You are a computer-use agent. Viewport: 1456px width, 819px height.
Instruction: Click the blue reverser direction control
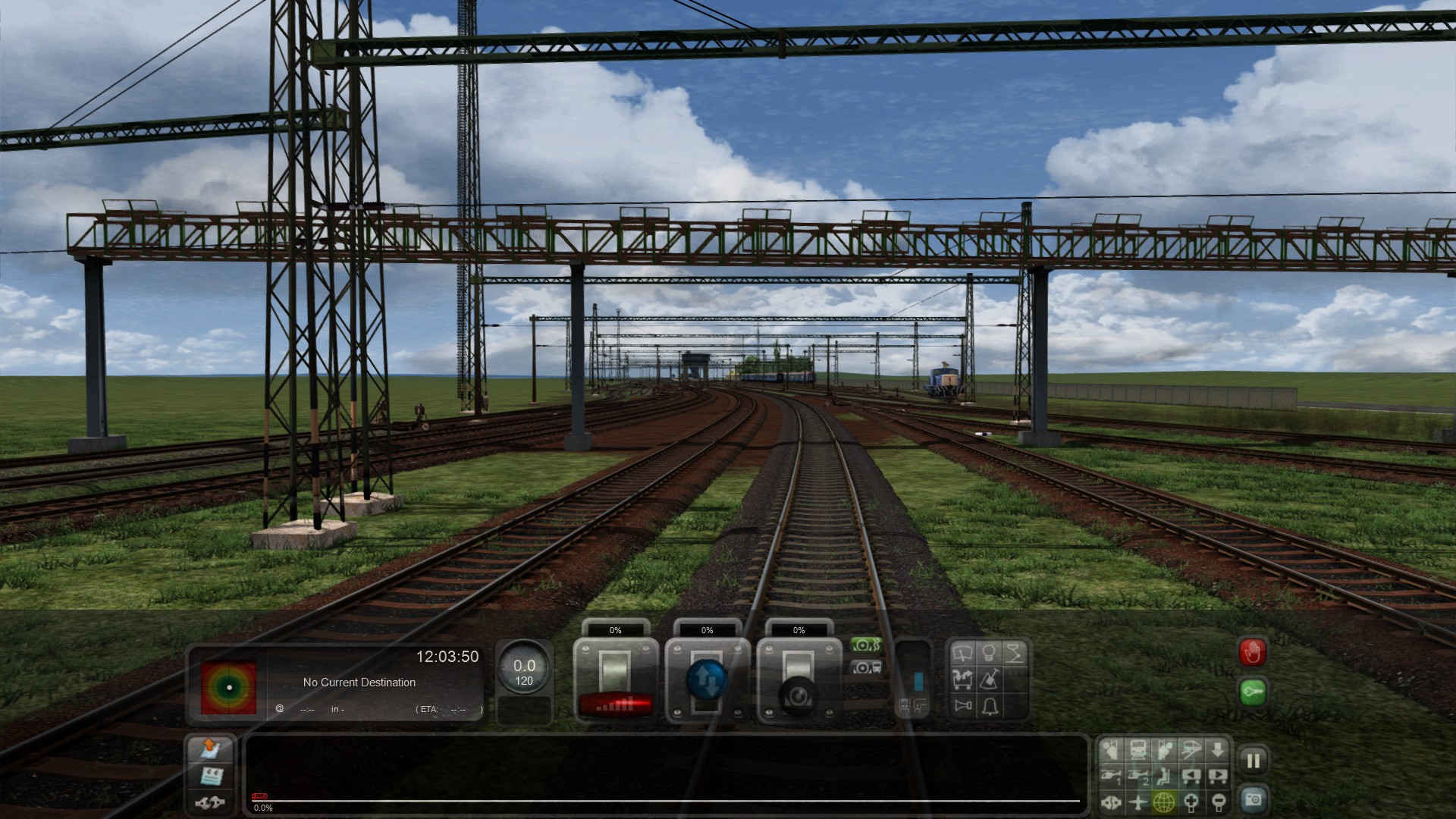[x=707, y=680]
